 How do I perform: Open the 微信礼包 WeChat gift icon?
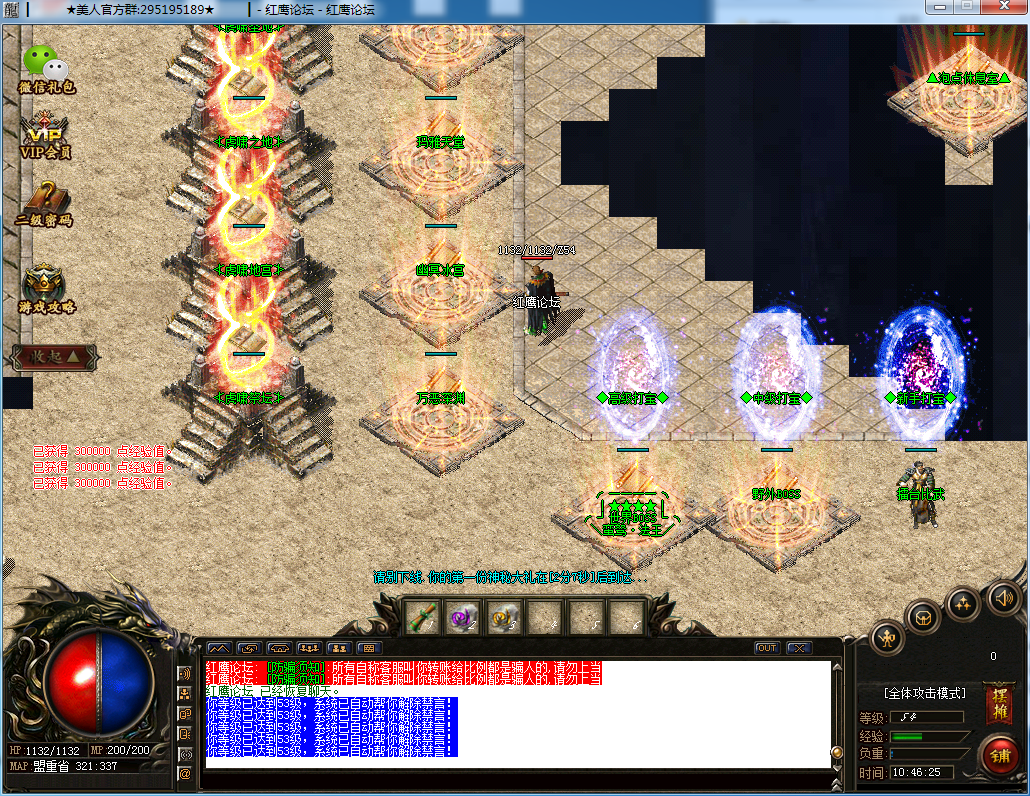click(x=46, y=68)
